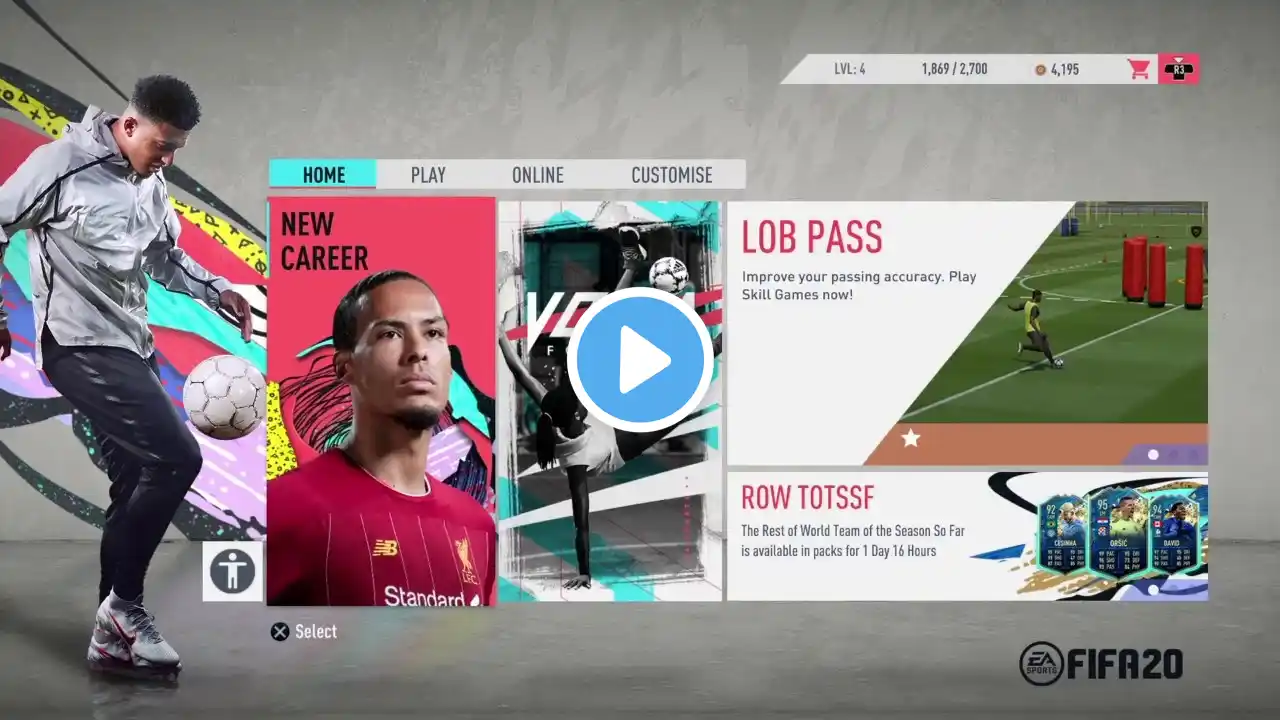Switch to the HOME tab
Image resolution: width=1280 pixels, height=720 pixels.
coord(323,175)
